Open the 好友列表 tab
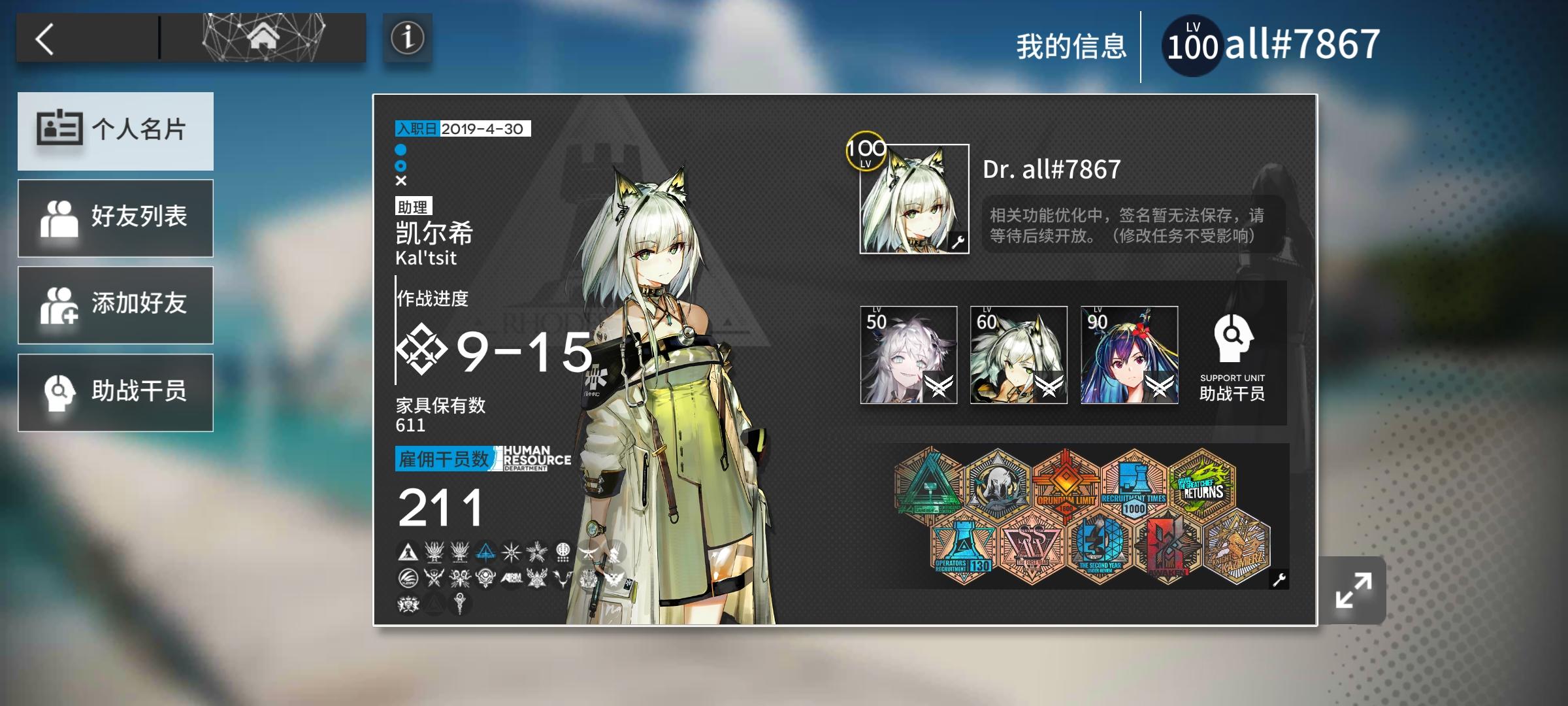 click(116, 218)
